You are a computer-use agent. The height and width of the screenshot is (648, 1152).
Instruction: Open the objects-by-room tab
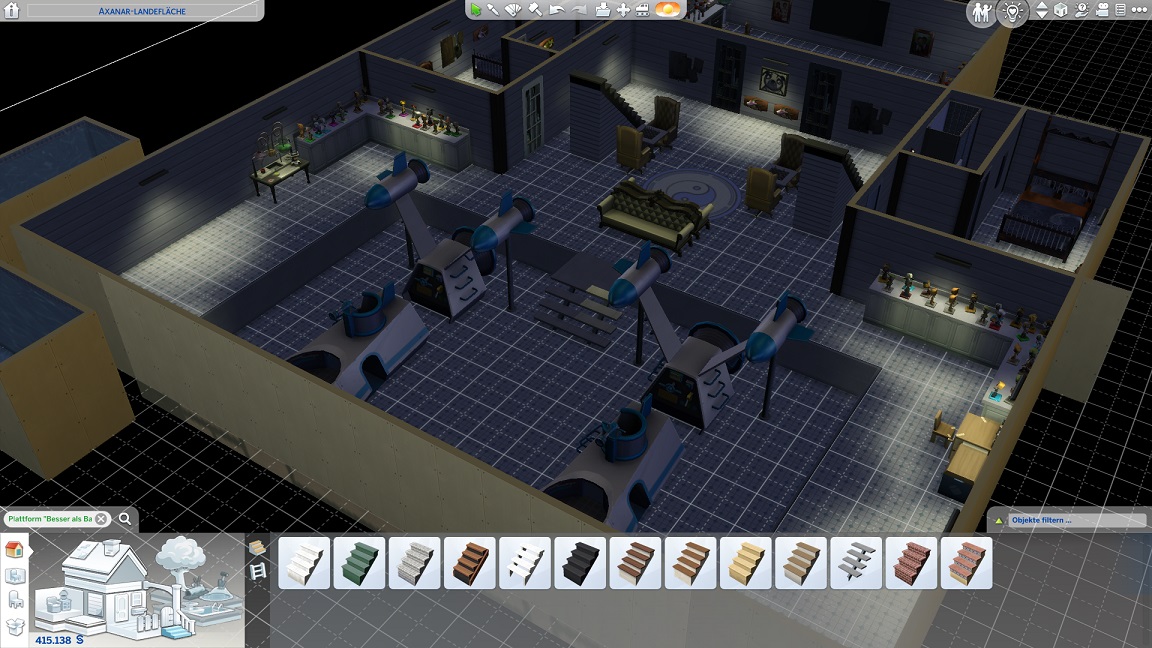(x=15, y=575)
